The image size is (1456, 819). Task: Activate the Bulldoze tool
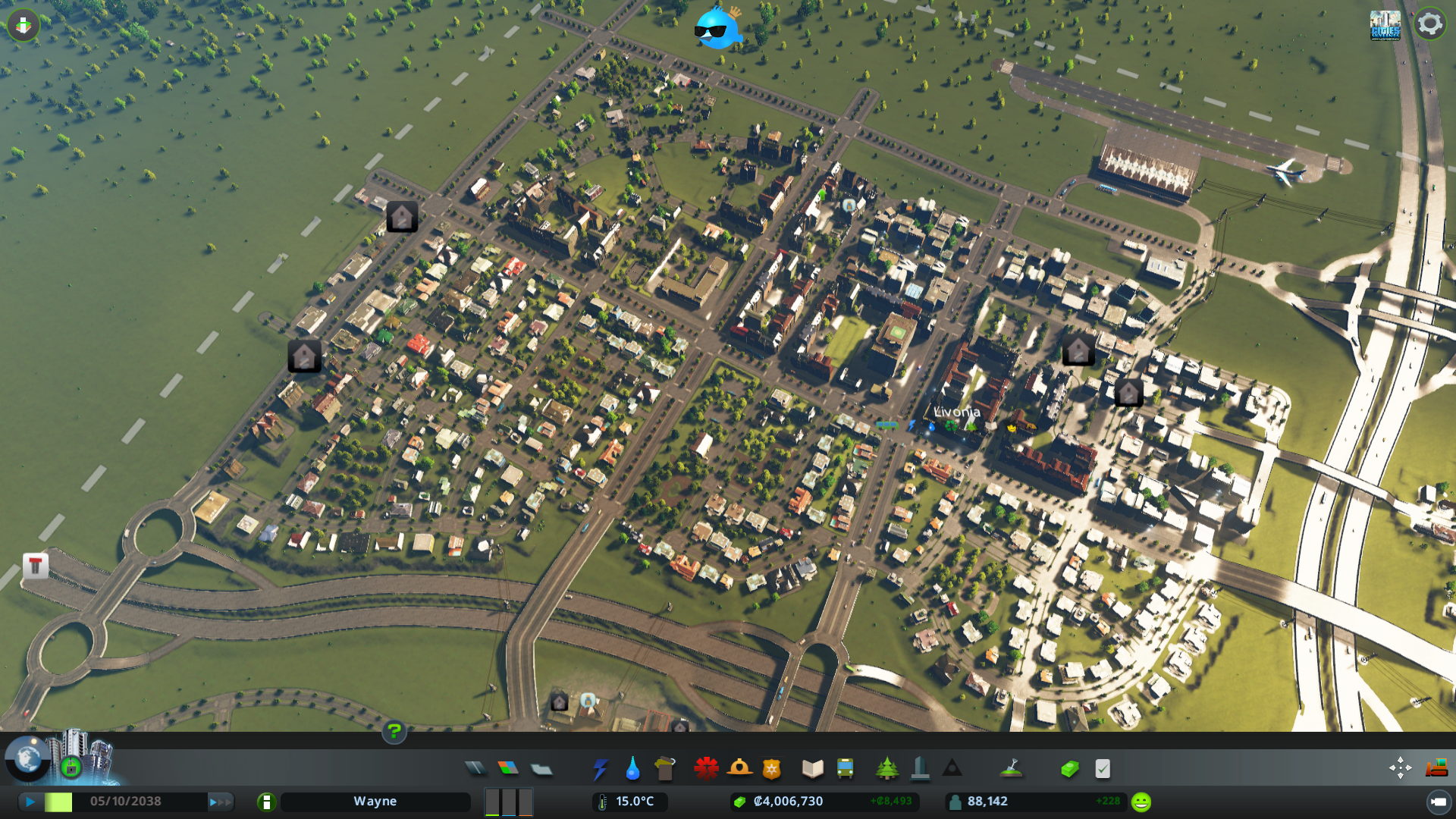[x=1436, y=767]
